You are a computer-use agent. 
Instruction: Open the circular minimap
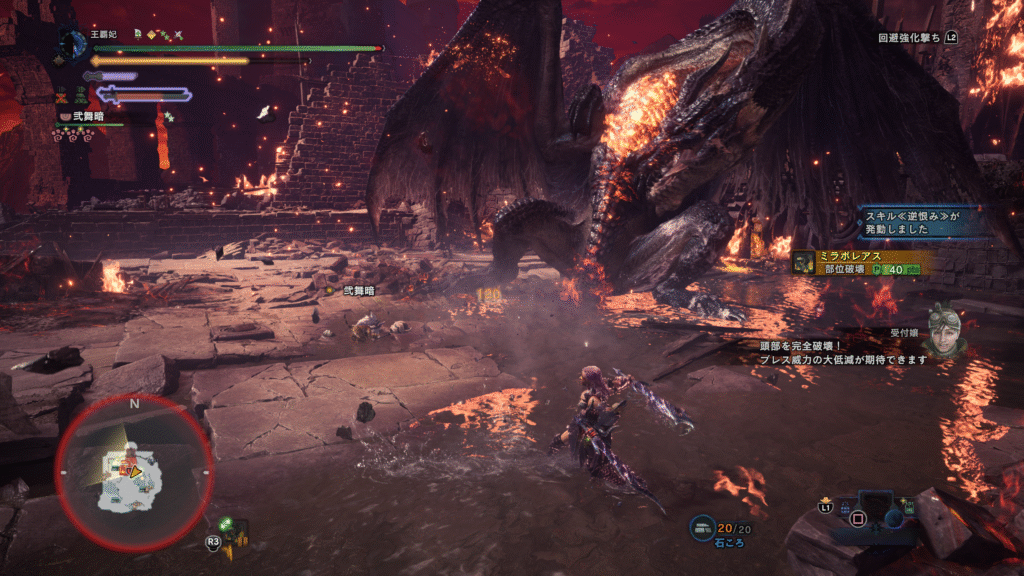(133, 471)
